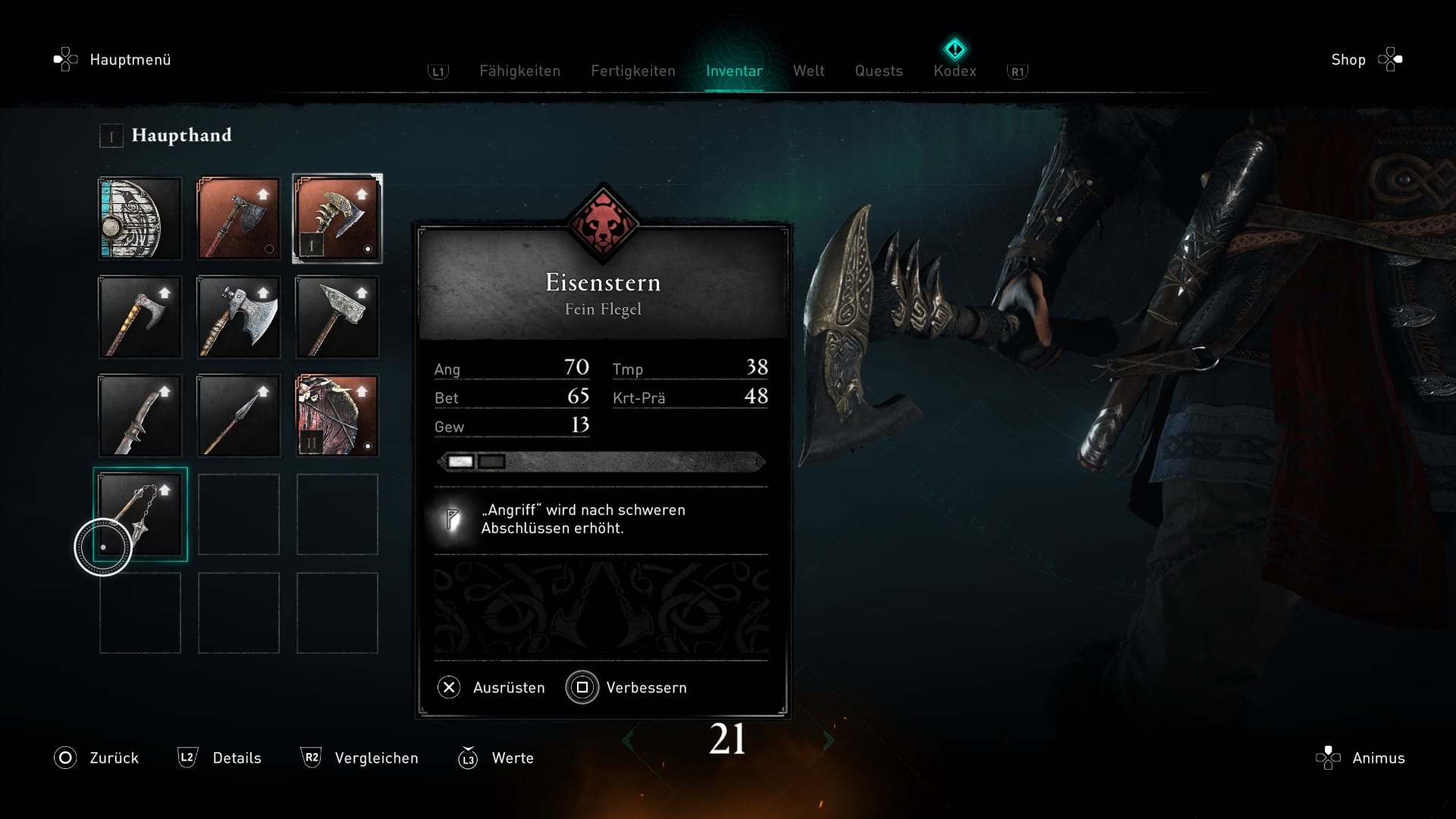Choose the war hammer slot
Image resolution: width=1456 pixels, height=819 pixels.
pyautogui.click(x=337, y=317)
